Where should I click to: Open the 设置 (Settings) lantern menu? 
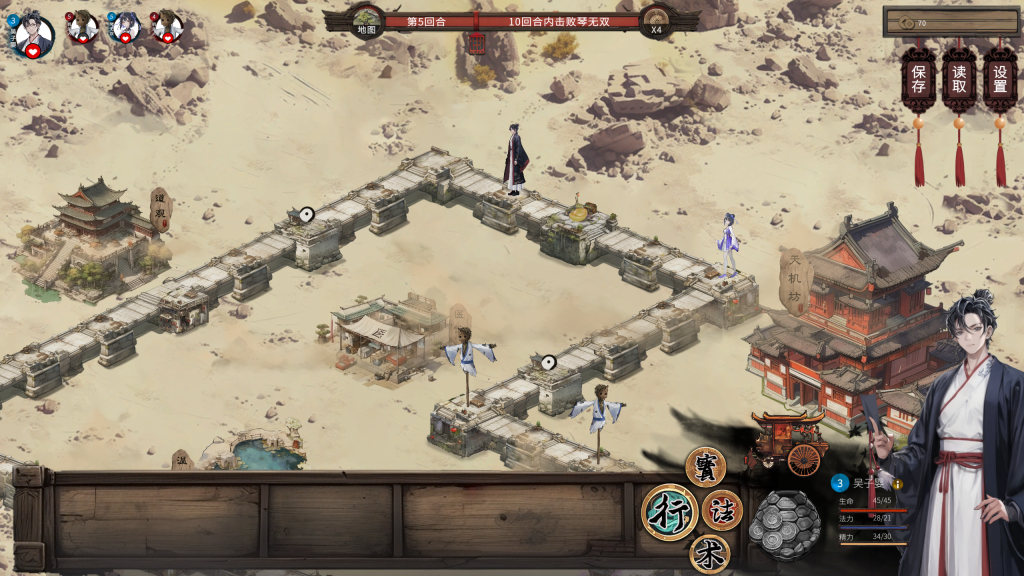[1000, 79]
